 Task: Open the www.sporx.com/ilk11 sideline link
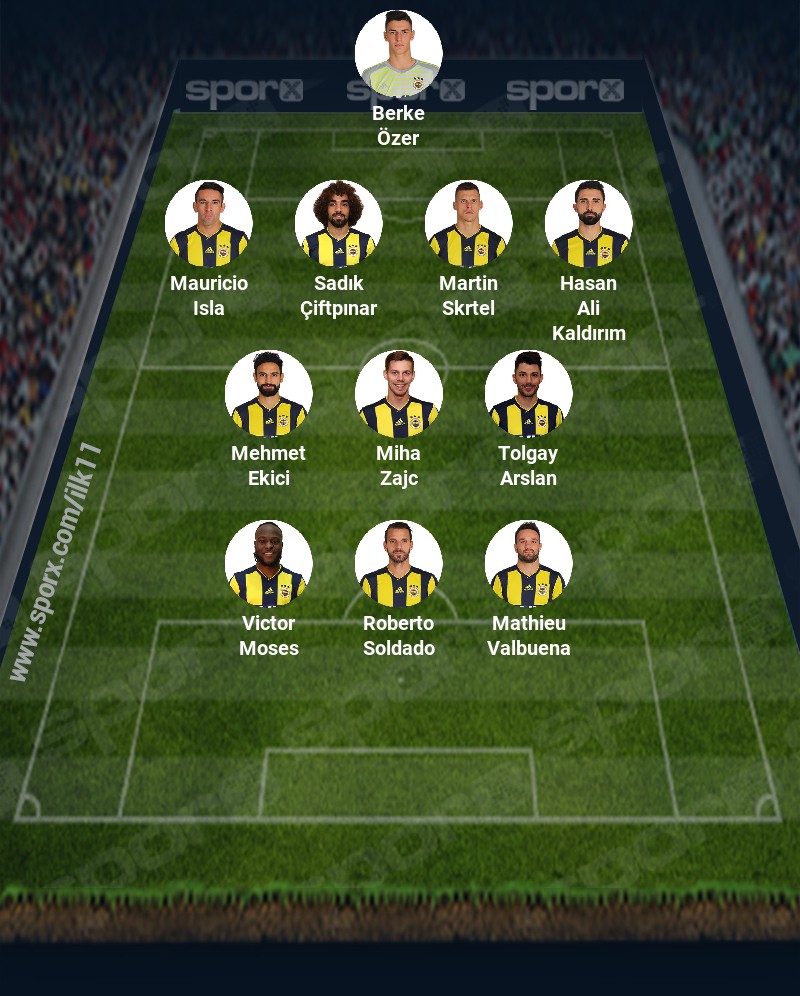(57, 562)
